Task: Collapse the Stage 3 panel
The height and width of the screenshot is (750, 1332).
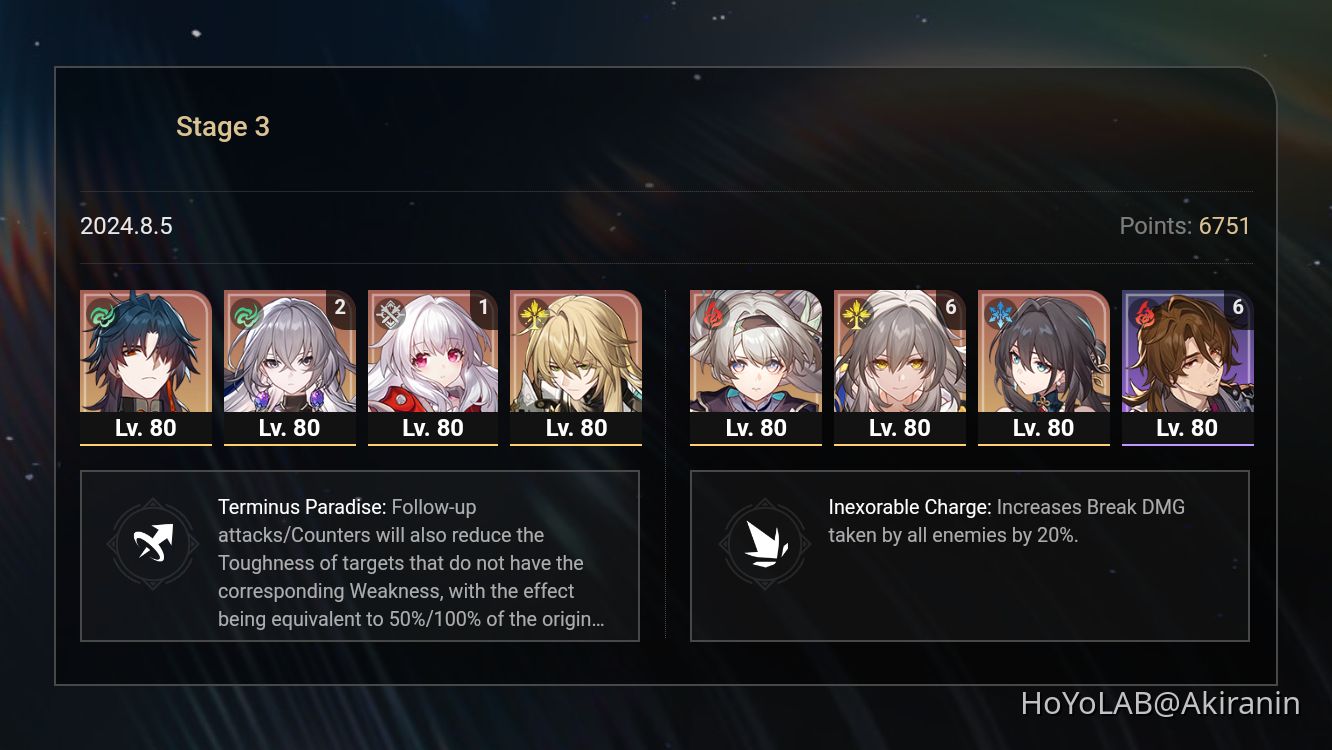Action: click(x=222, y=126)
